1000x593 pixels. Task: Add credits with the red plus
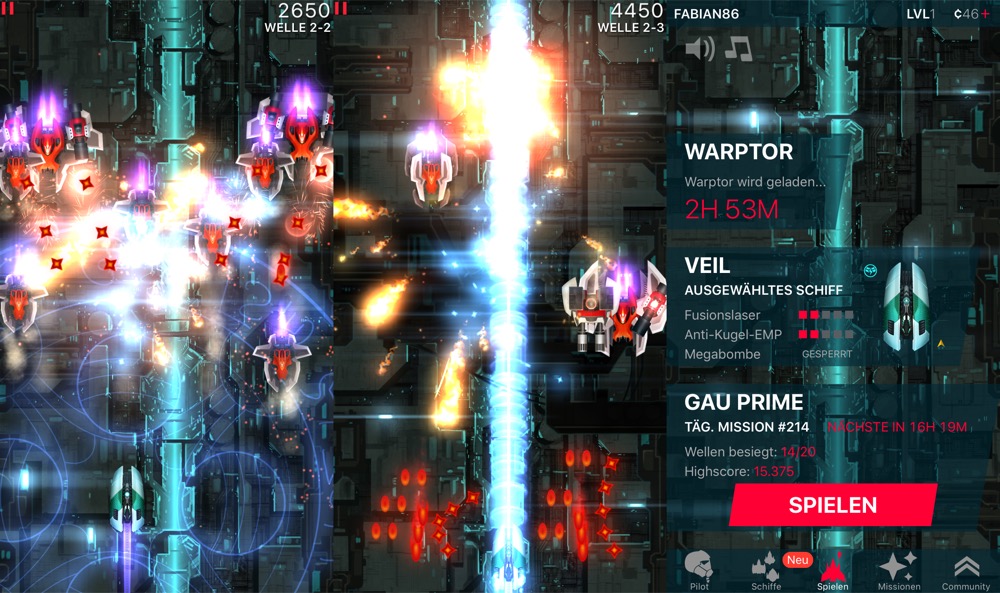[985, 14]
